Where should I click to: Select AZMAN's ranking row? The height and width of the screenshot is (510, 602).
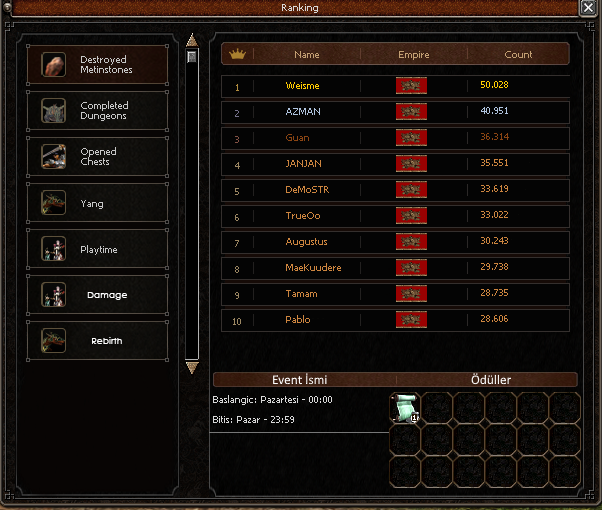(x=395, y=111)
